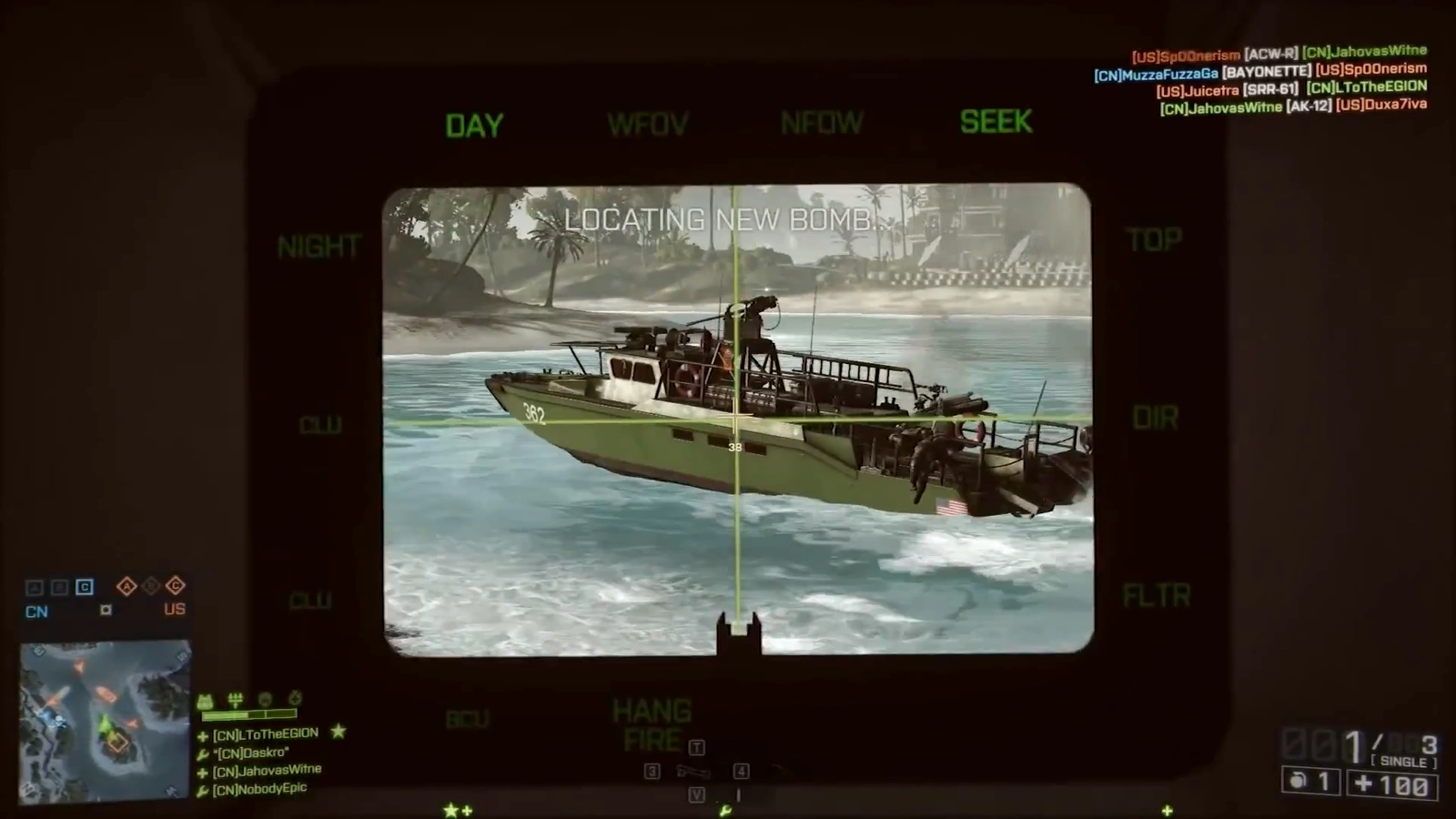1456x819 pixels.
Task: Click the orange A objective diamond
Action: coord(126,586)
